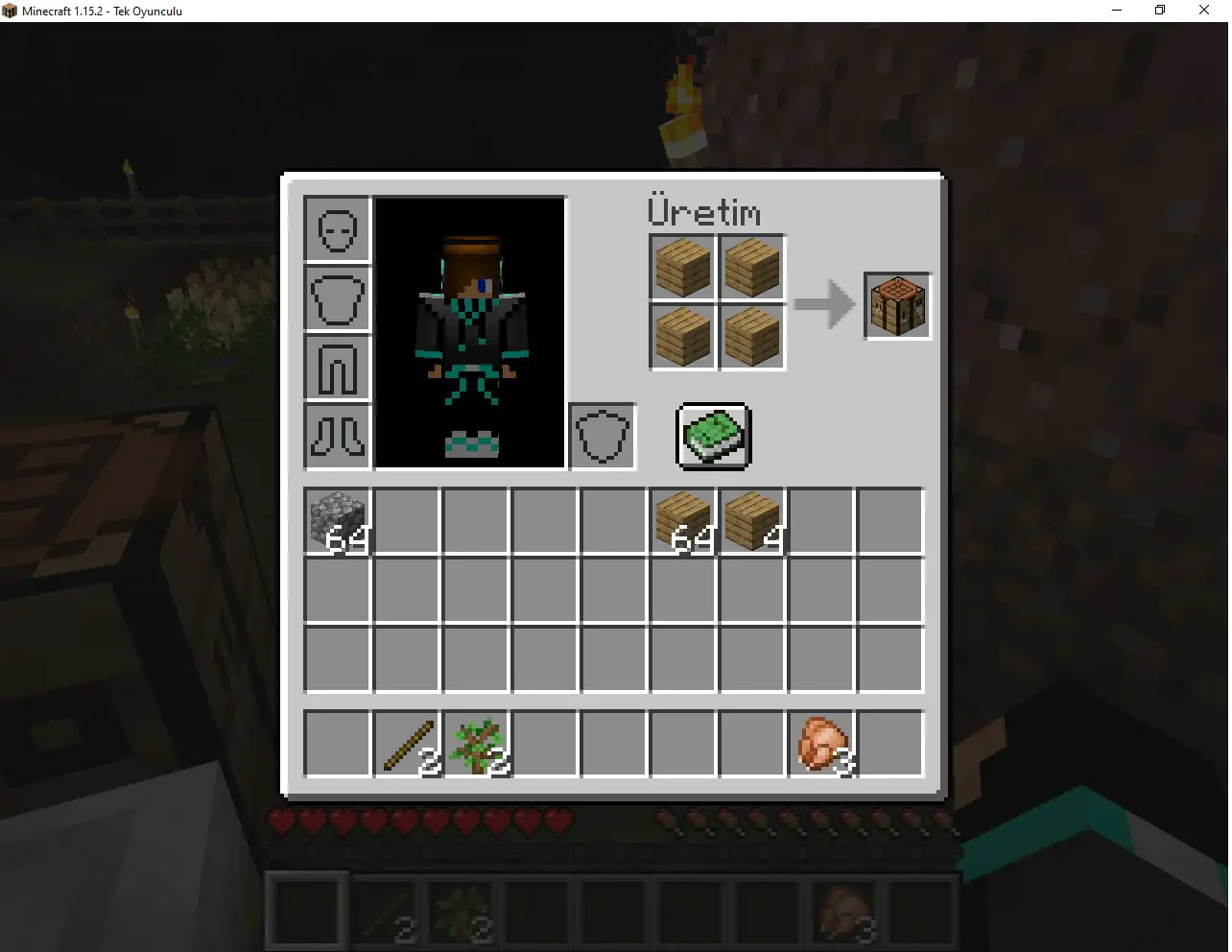The image size is (1232, 952).
Task: Pick planks from the top-left crafting slot
Action: point(681,268)
